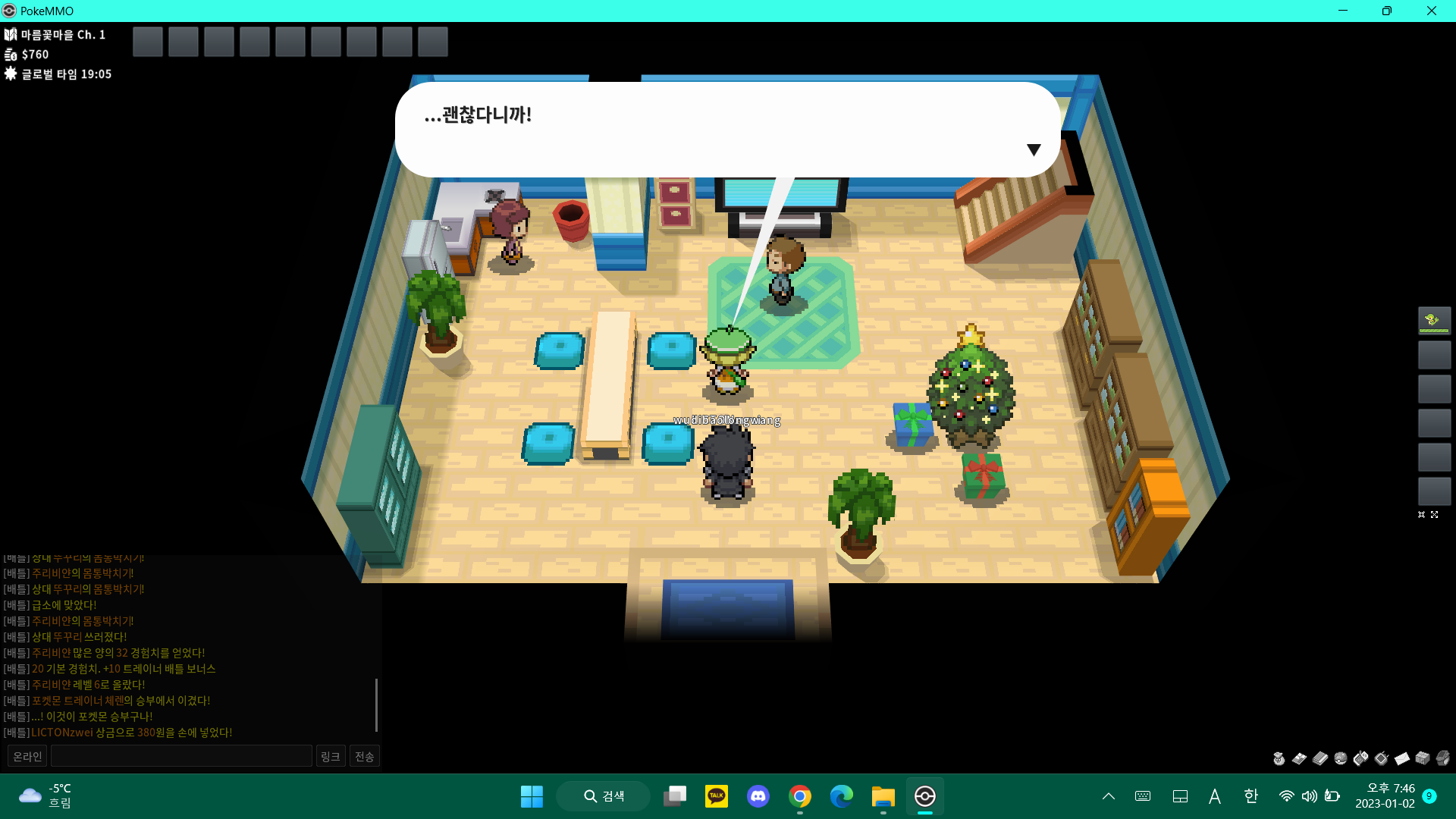Click the 링크 button in chat

(330, 756)
